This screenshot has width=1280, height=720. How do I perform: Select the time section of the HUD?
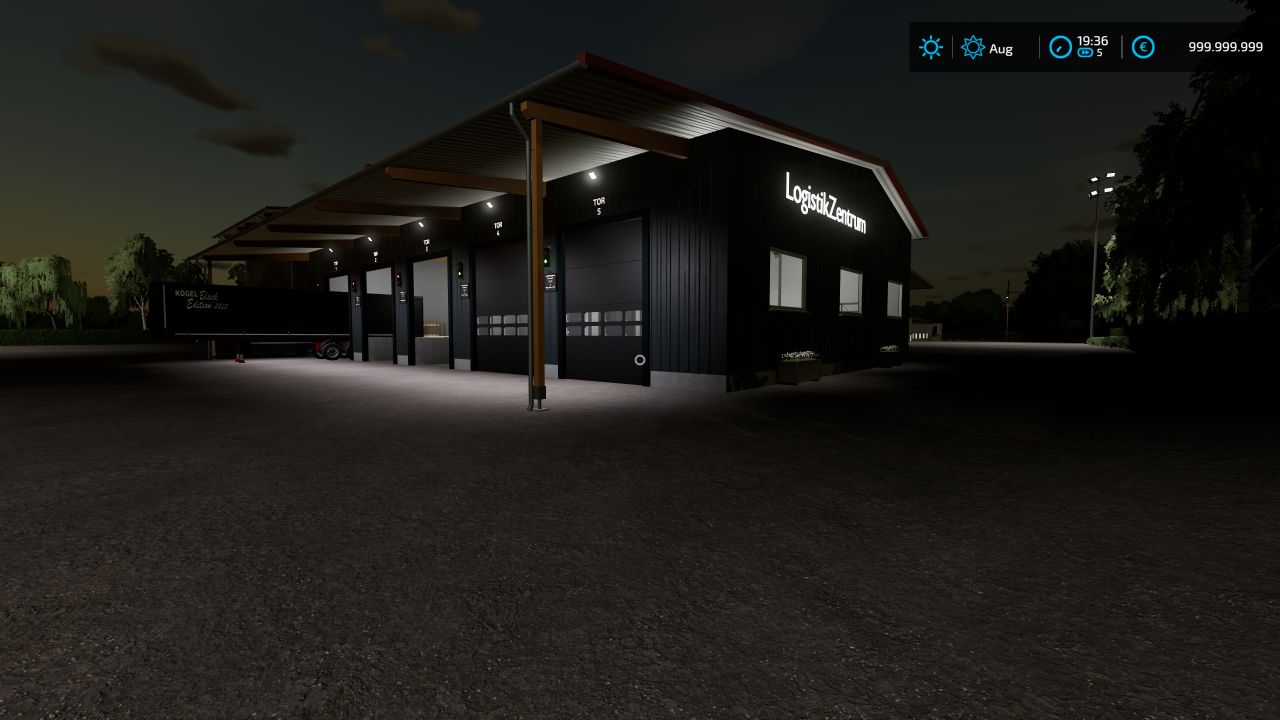pyautogui.click(x=1080, y=47)
